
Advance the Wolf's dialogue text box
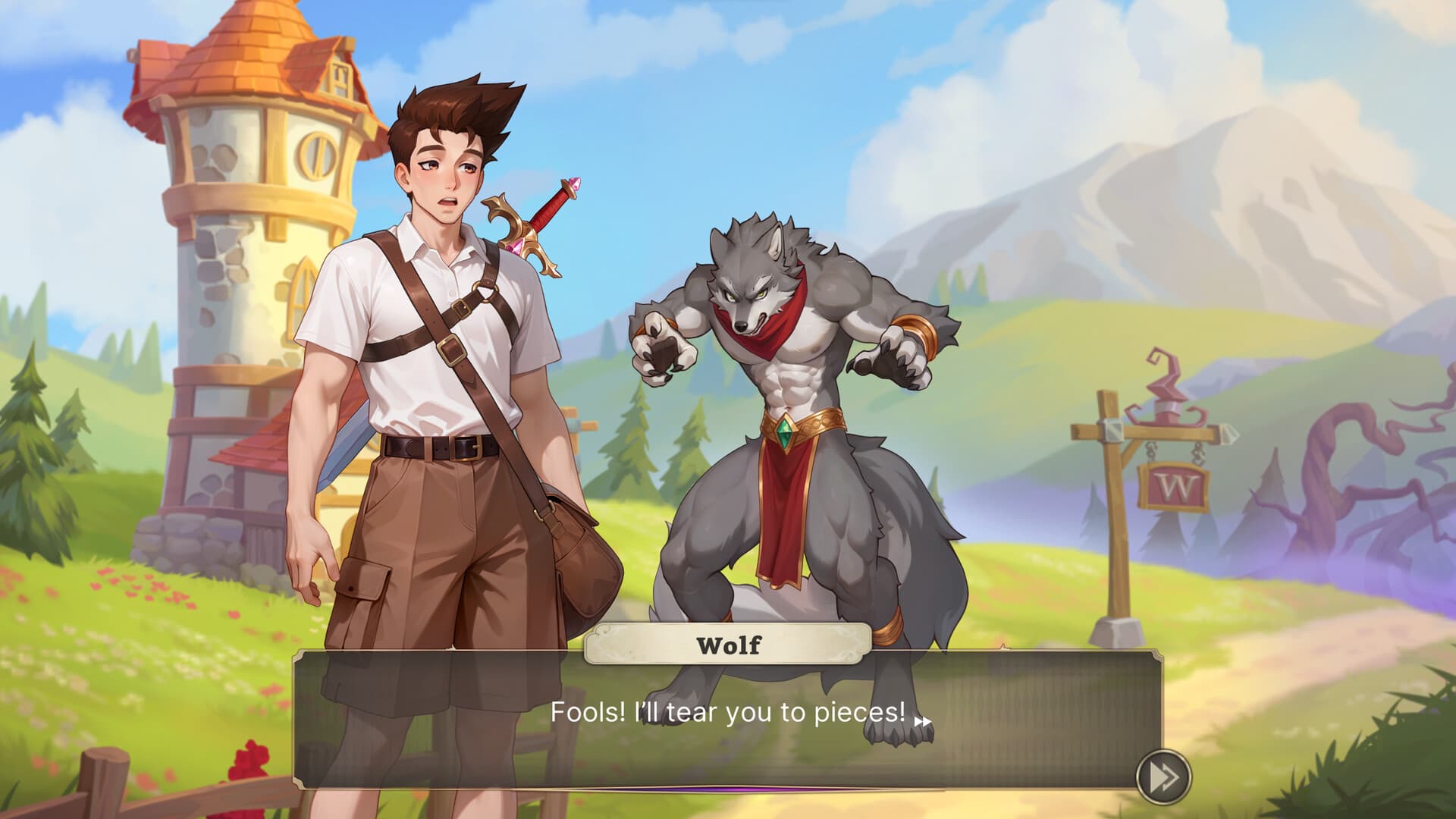726,720
